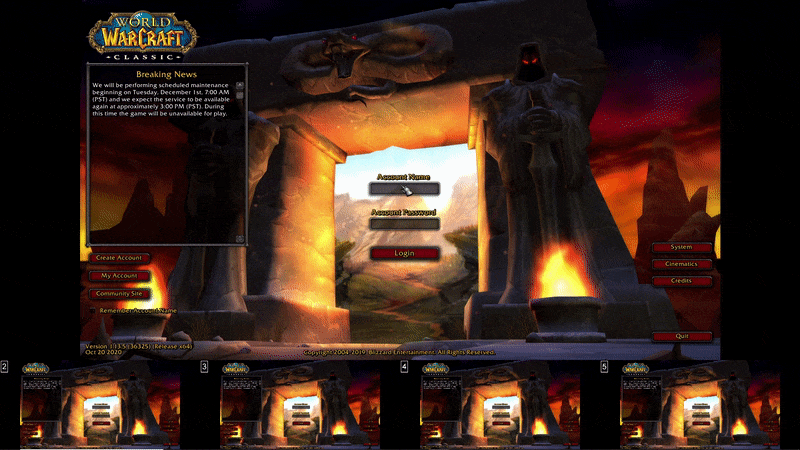Open the Create Account page
Image resolution: width=800 pixels, height=450 pixels.
click(118, 258)
